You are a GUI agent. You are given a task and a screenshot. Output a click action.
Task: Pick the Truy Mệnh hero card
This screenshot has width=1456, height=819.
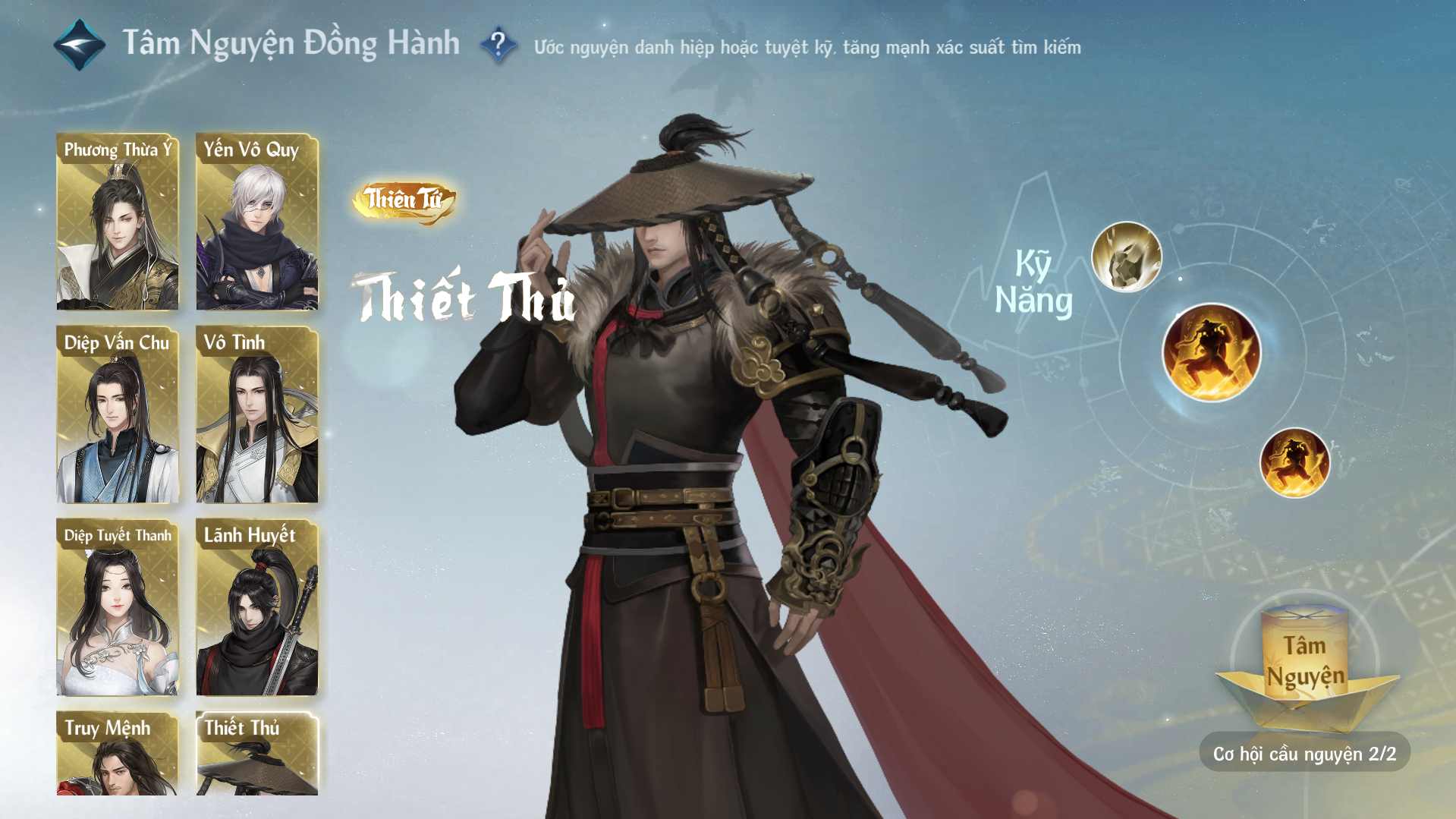(118, 754)
